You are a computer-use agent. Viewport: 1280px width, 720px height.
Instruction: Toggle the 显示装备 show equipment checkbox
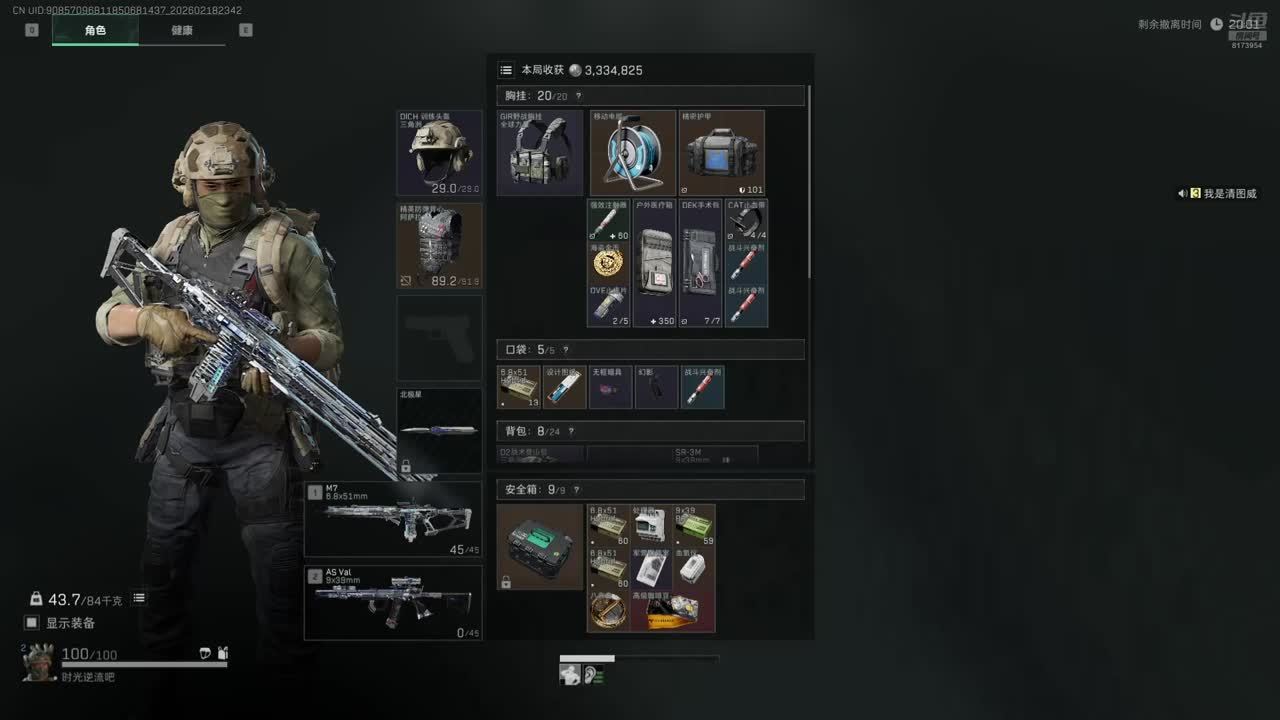[x=32, y=623]
